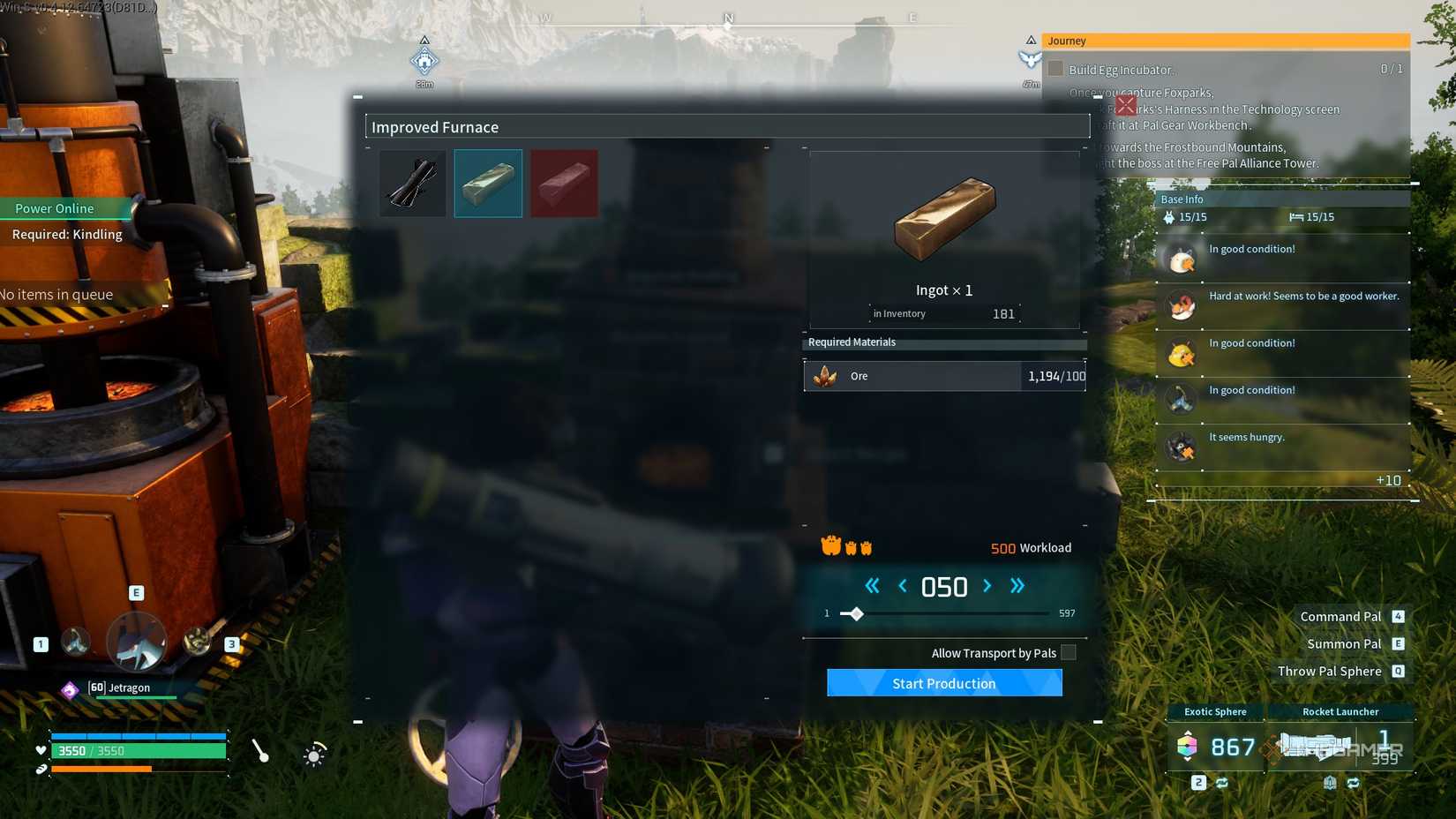Image resolution: width=1456 pixels, height=819 pixels.
Task: Select the red Refined Ingot recipe icon
Action: click(x=565, y=183)
